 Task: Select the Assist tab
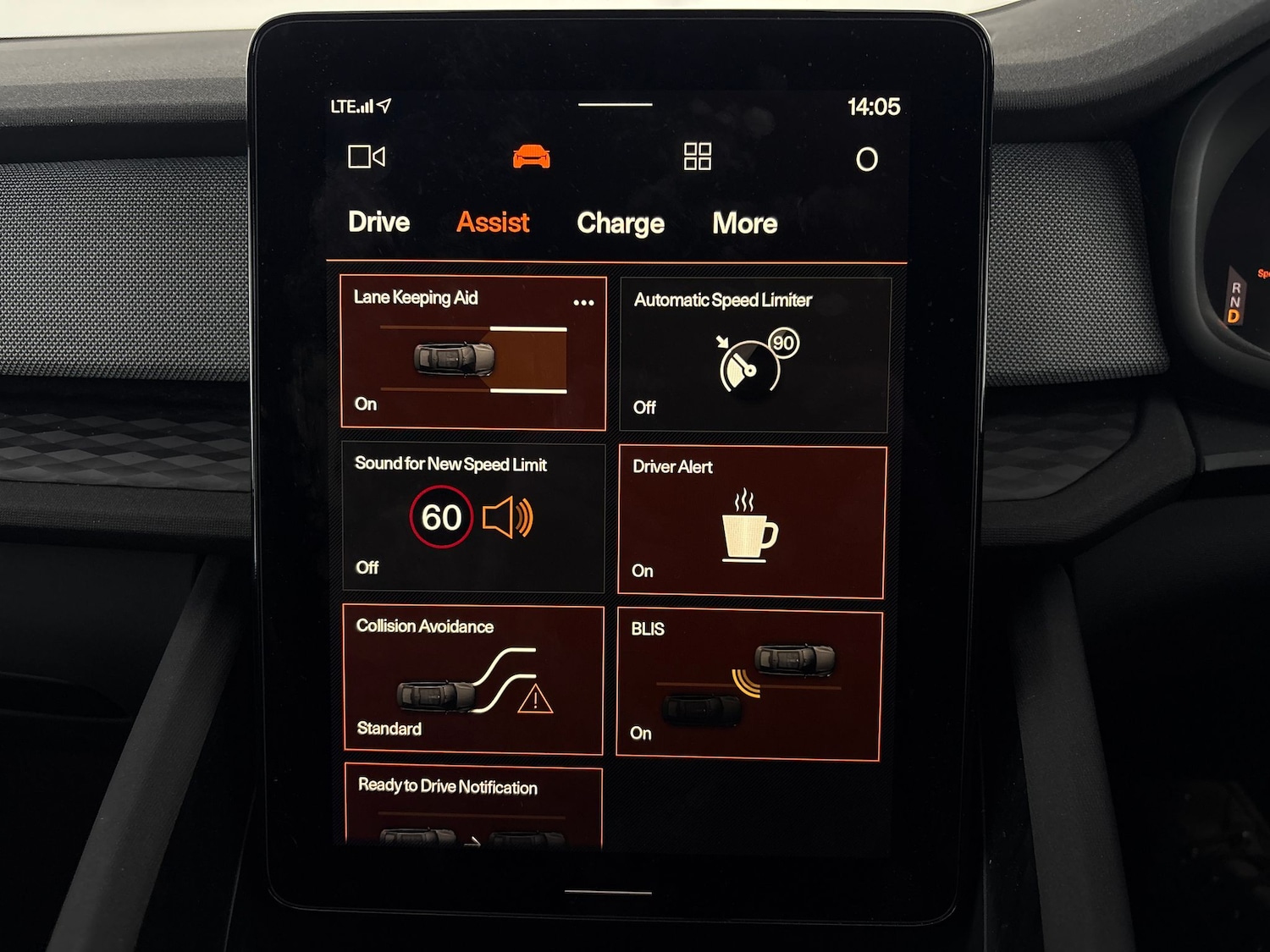[493, 223]
